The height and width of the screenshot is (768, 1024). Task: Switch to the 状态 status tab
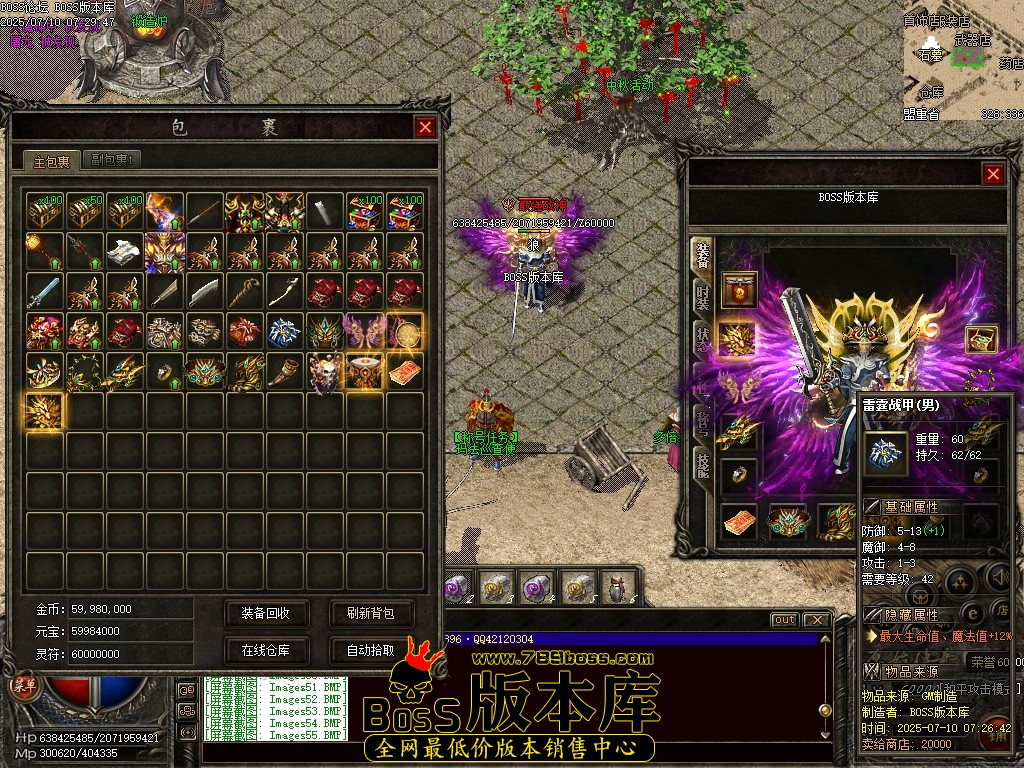coord(702,336)
